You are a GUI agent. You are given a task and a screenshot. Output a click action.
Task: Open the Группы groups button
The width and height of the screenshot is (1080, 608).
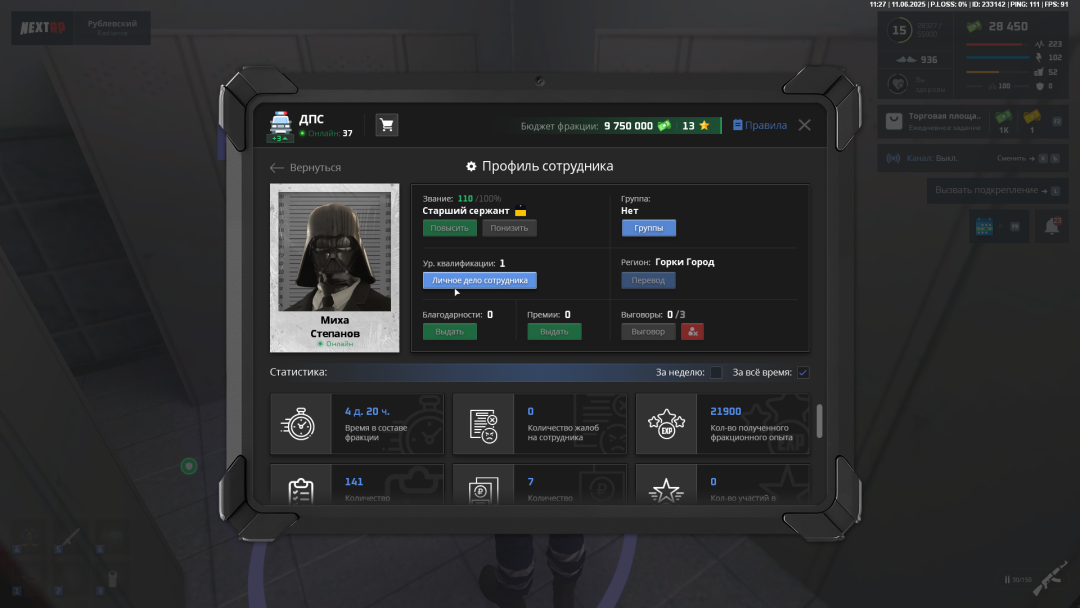pos(648,228)
